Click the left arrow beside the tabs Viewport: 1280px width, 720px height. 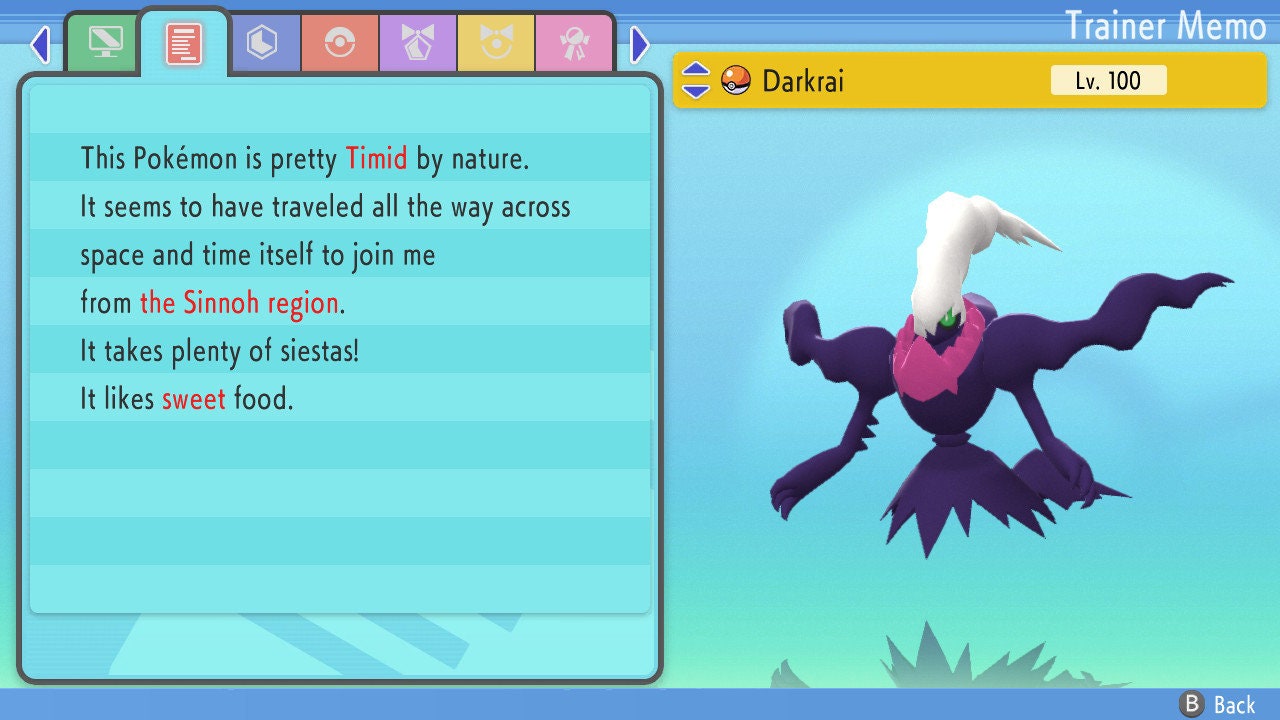[x=40, y=44]
